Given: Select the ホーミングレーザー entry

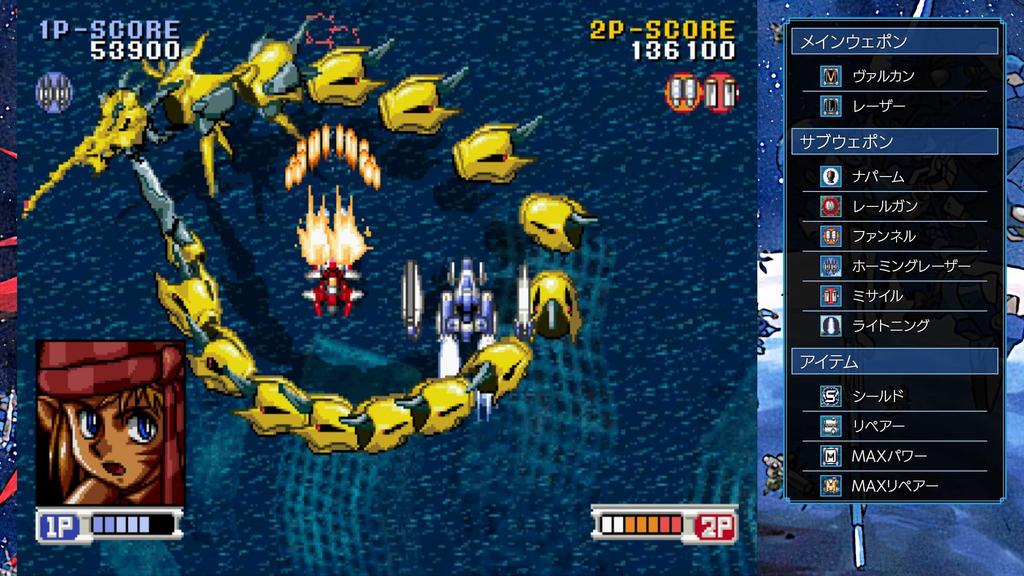Looking at the screenshot, I should tap(910, 266).
